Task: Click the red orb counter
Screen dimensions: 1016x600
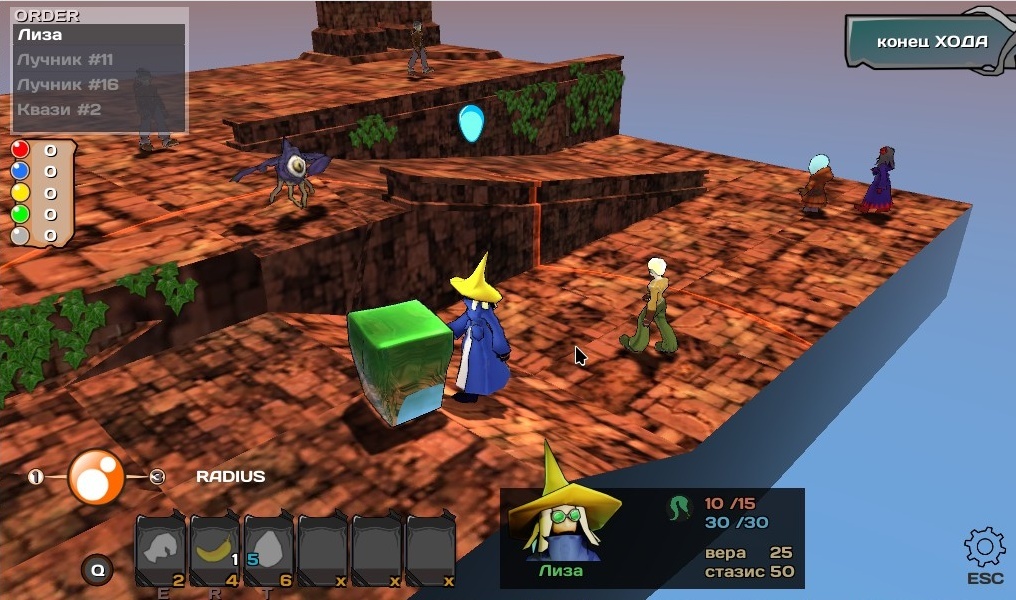Action: point(20,150)
